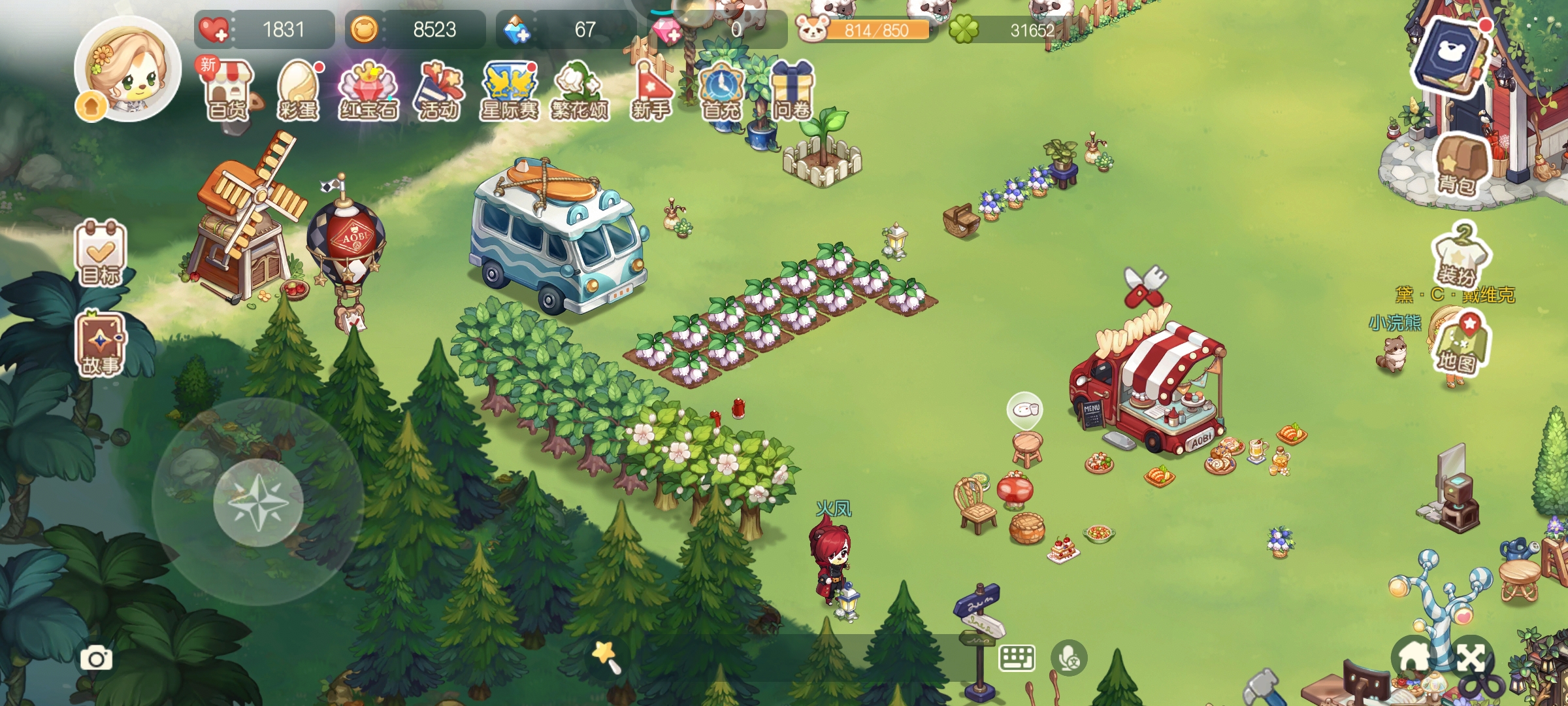Image resolution: width=1568 pixels, height=706 pixels.
Task: Open the 首充 first recharge offer
Action: point(721,90)
